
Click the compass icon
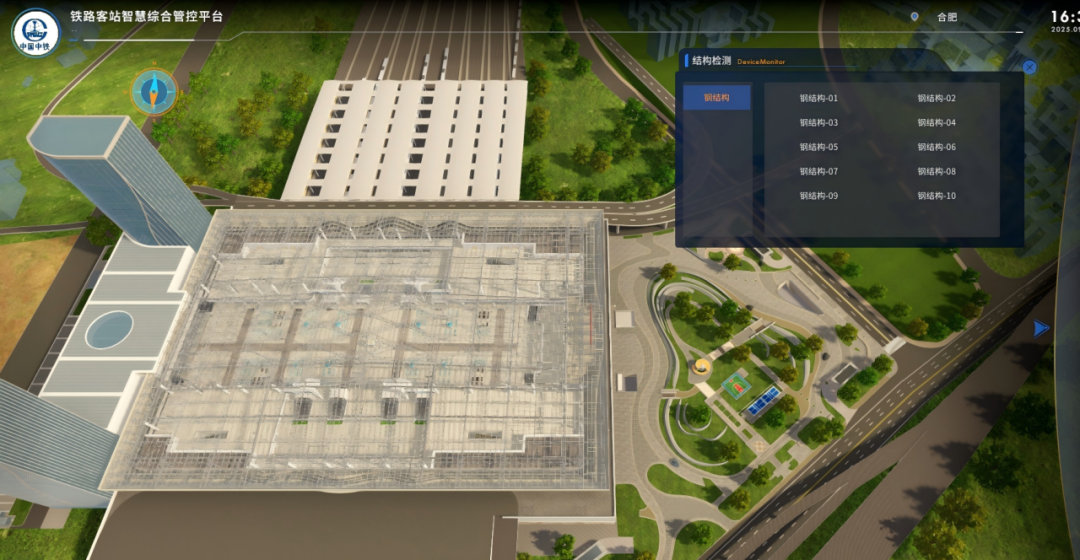[154, 92]
